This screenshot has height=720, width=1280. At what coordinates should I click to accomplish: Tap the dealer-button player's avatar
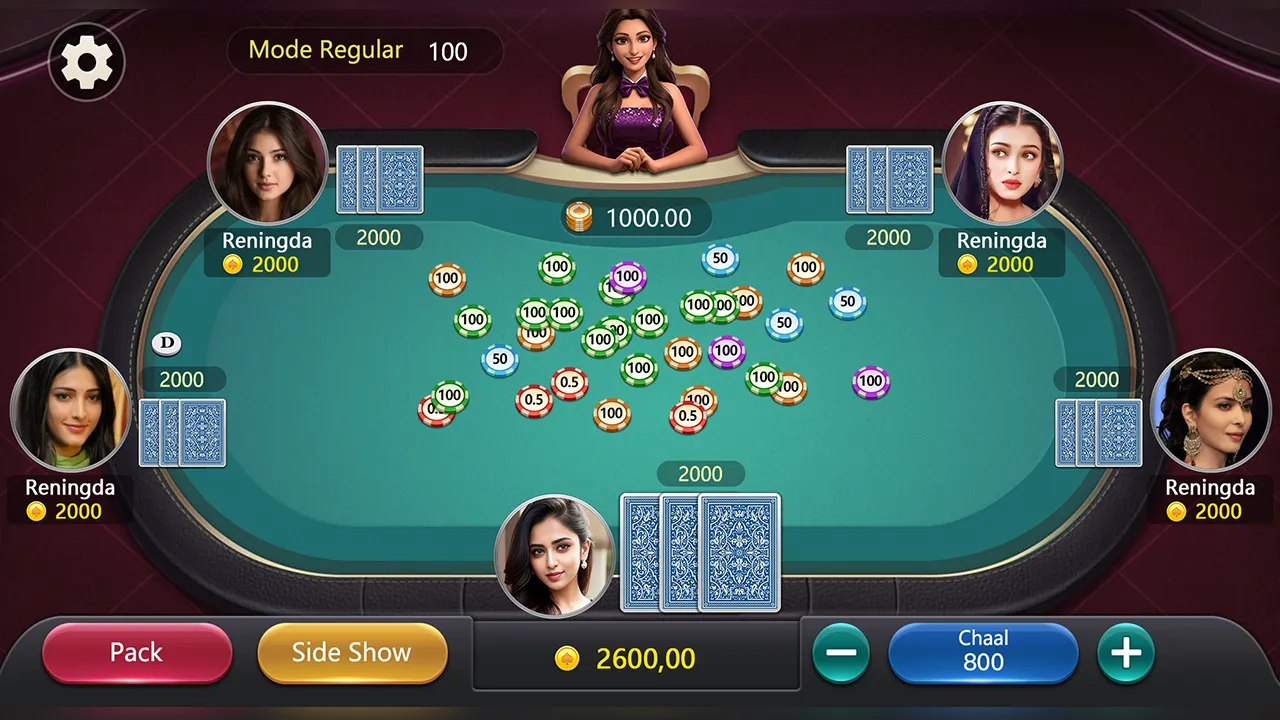tap(70, 410)
